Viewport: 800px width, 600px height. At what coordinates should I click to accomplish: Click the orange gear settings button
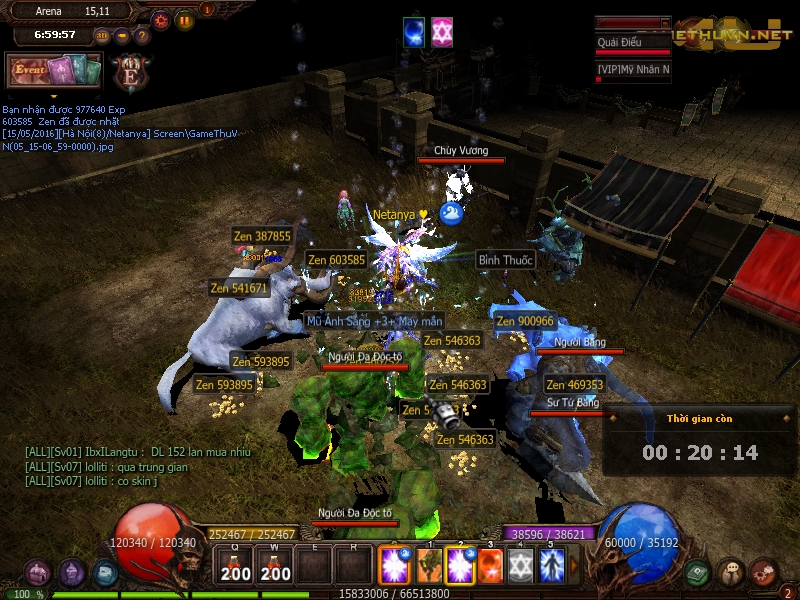tap(161, 20)
